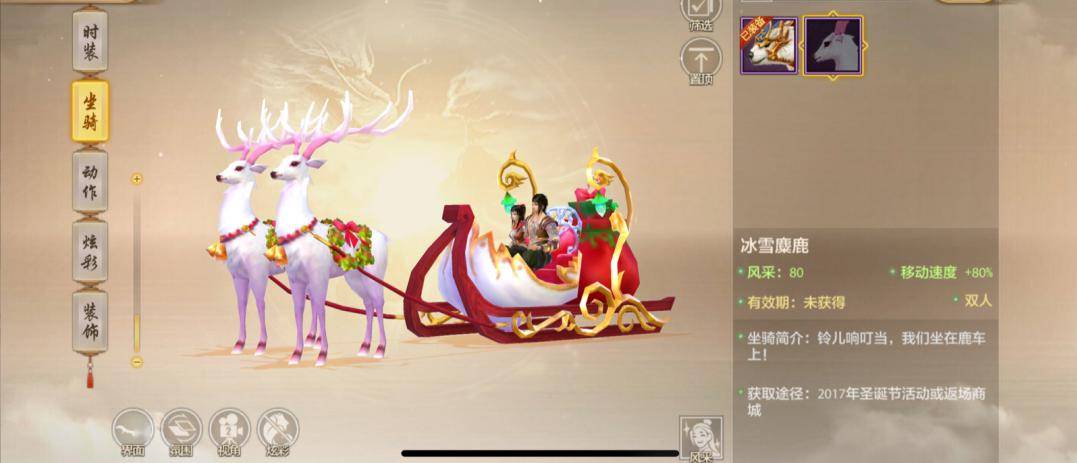Open the 装饰 tab

[91, 320]
